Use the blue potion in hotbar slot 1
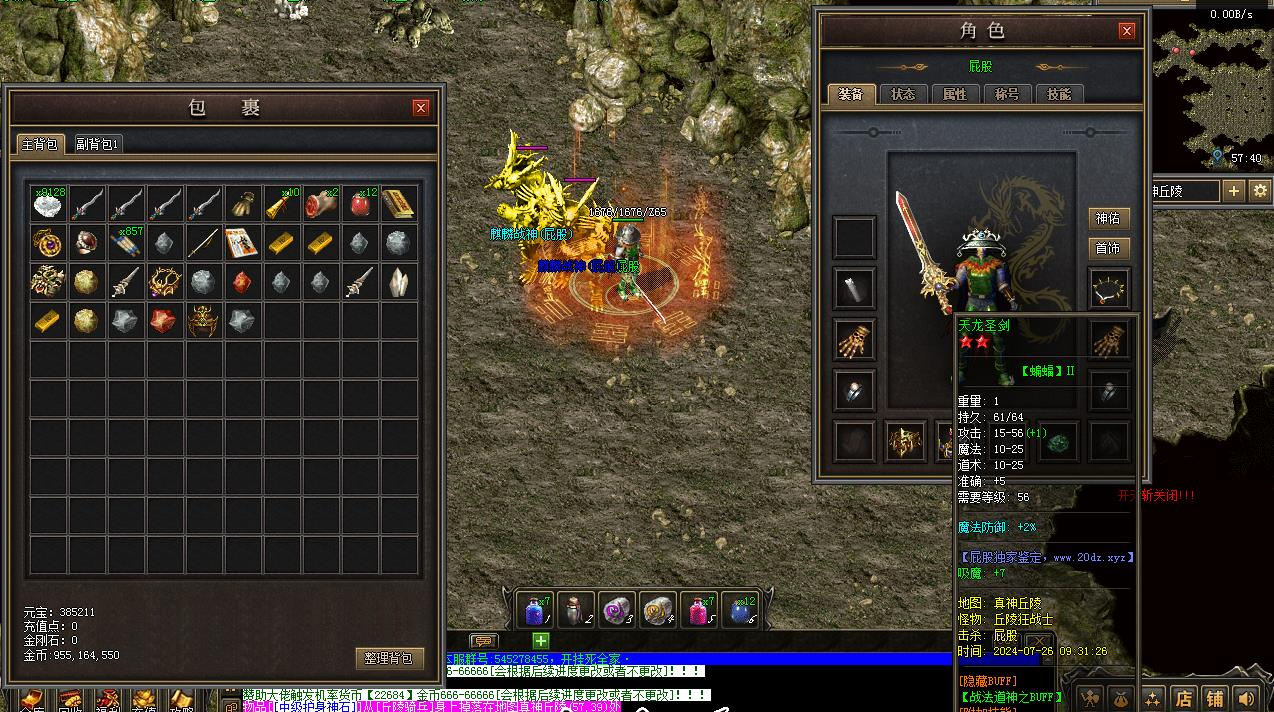Screen dimensions: 1274x712 533,609
